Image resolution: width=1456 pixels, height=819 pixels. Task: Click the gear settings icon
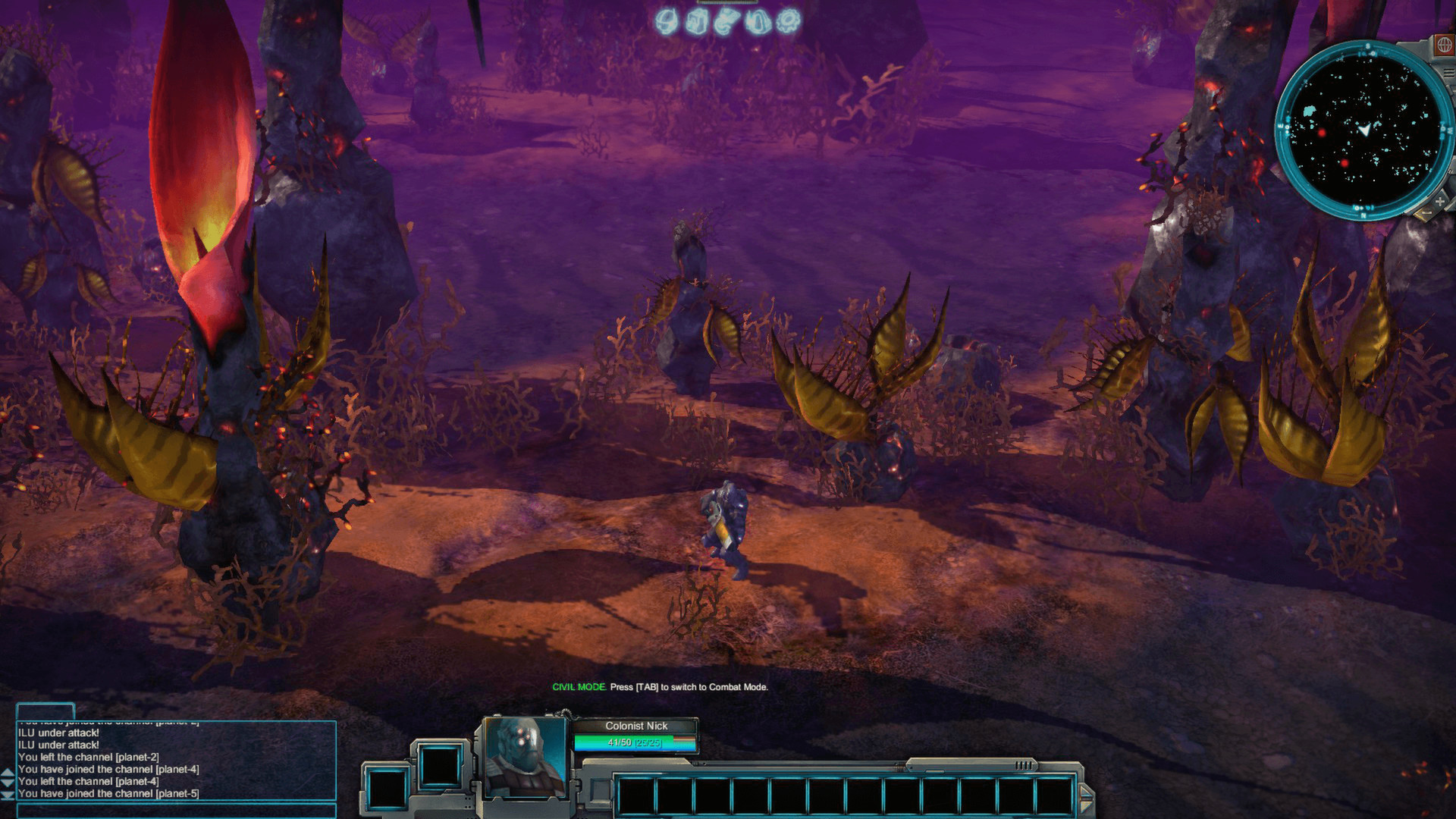coord(789,21)
